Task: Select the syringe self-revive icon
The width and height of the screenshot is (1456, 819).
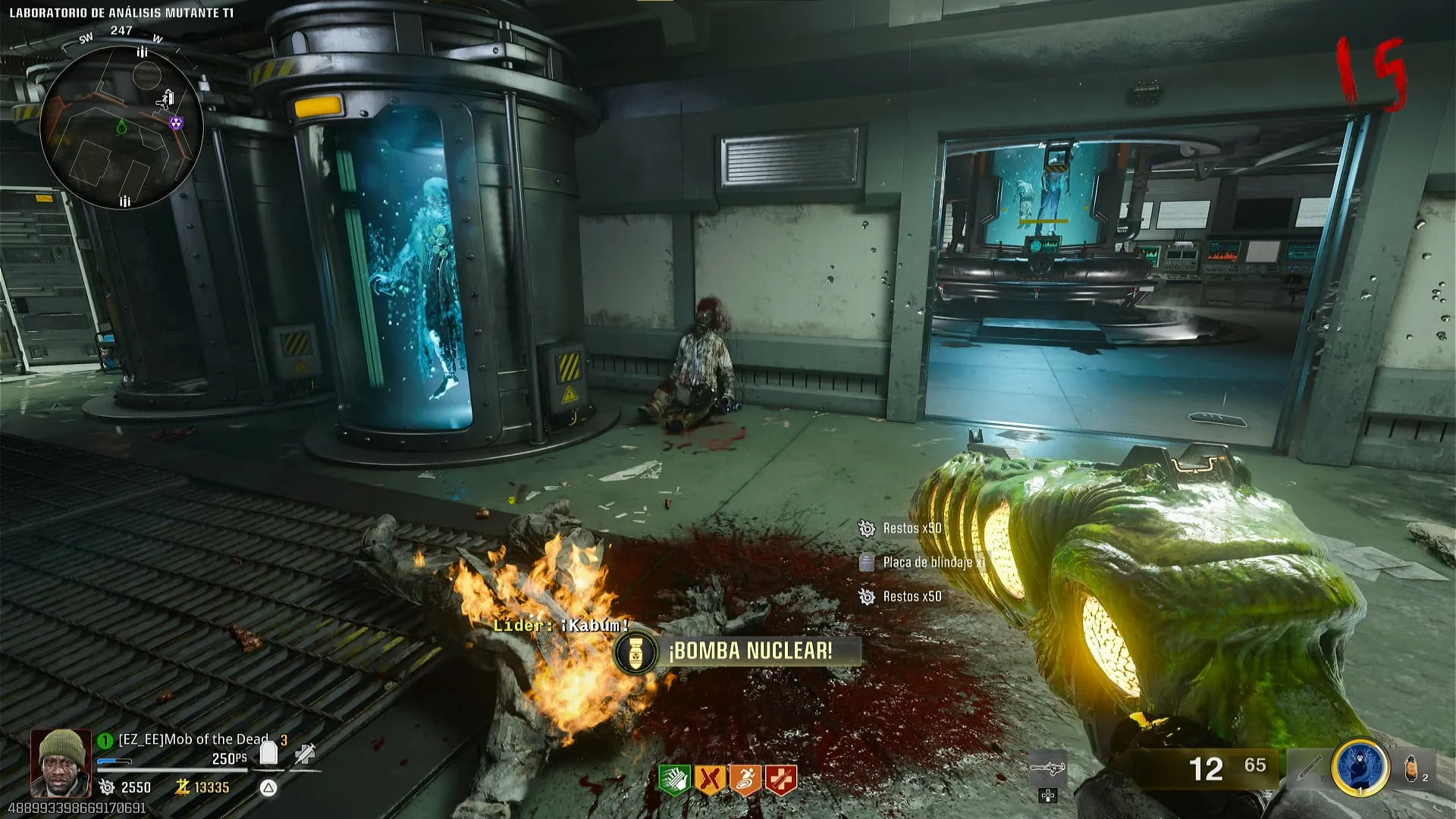Action: coord(305,753)
